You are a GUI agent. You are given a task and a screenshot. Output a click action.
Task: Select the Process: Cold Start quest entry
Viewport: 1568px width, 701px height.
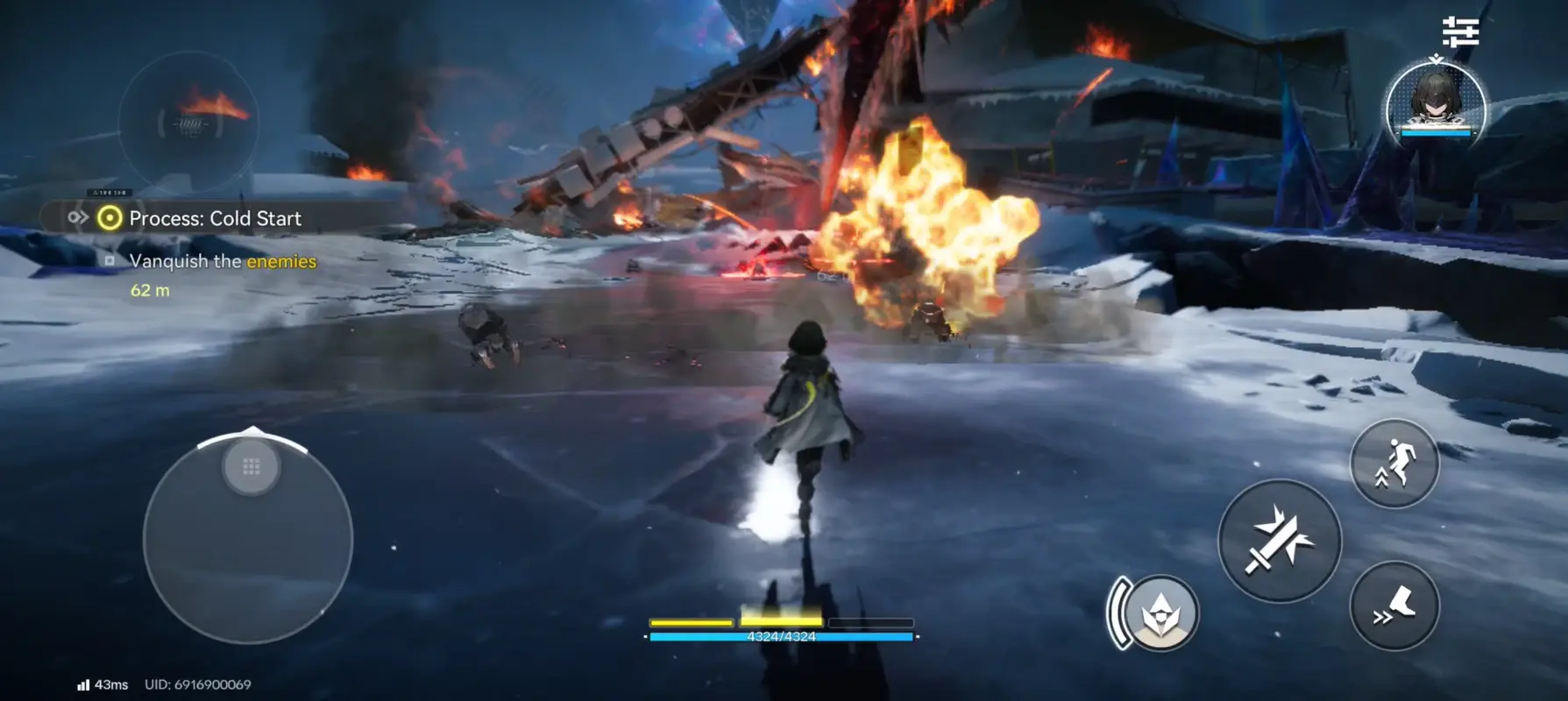point(215,218)
